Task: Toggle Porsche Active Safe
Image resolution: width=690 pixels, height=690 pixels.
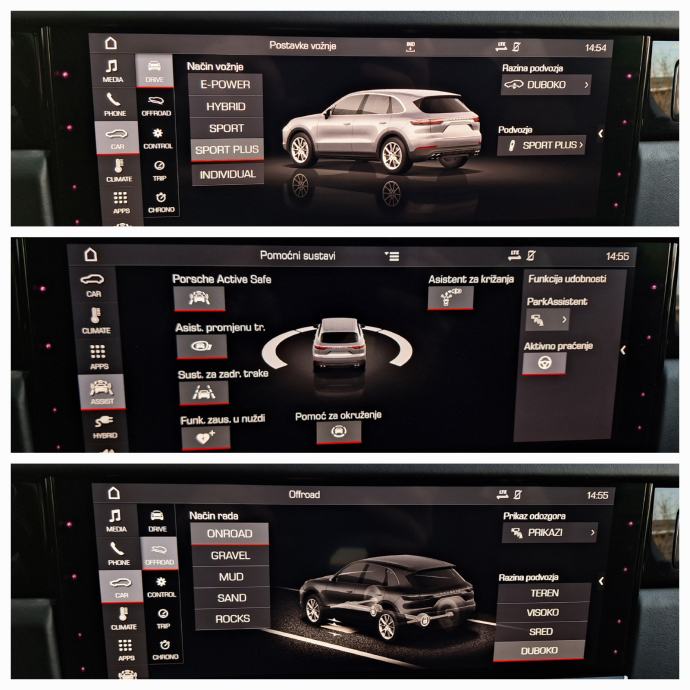Action: click(x=198, y=298)
